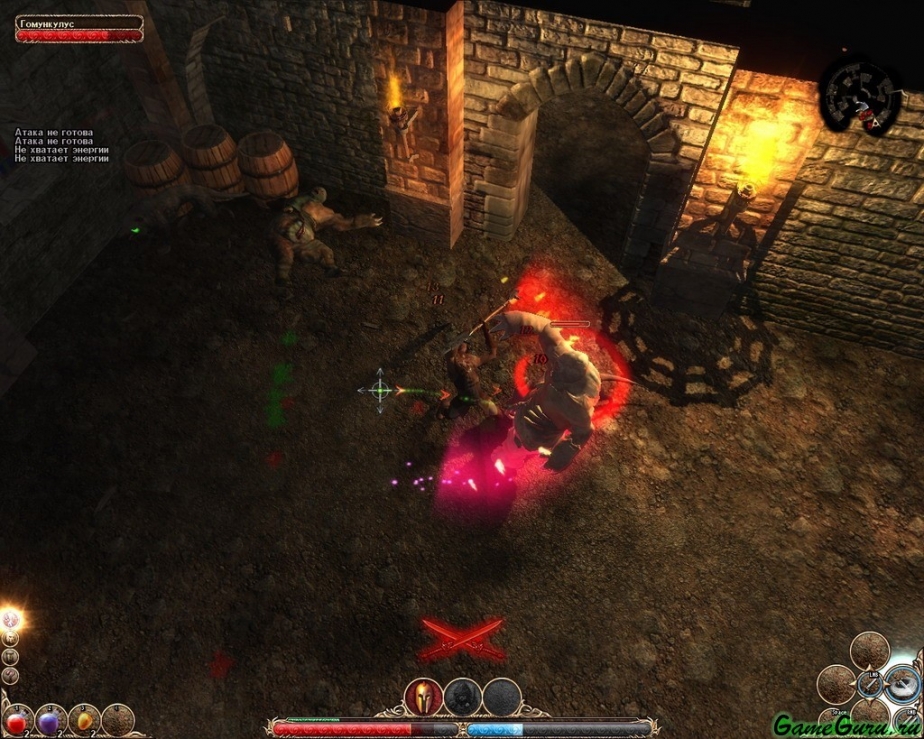
Task: Click the crossed red swords combat indicator
Action: [461, 638]
